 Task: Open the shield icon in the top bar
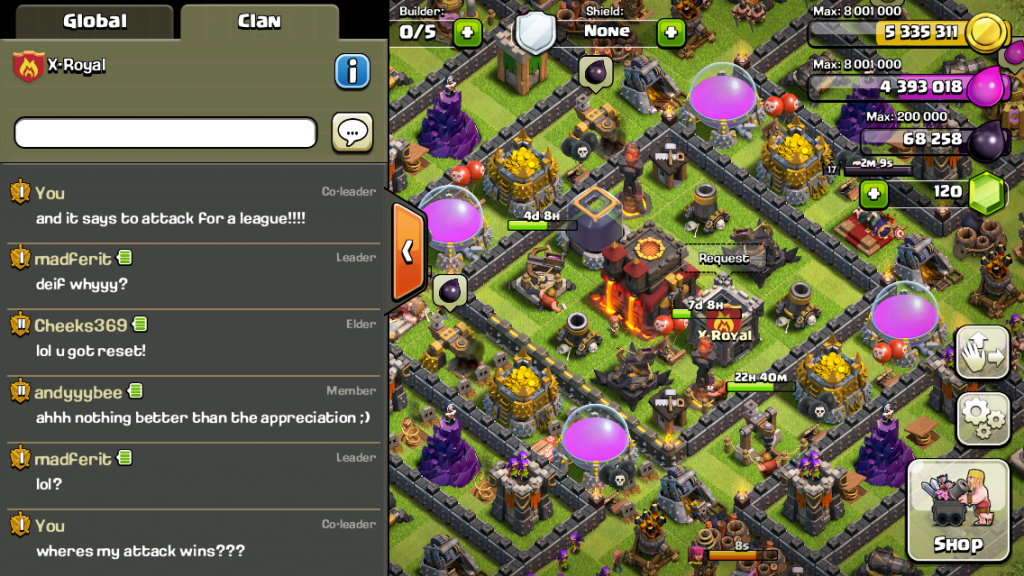click(535, 31)
